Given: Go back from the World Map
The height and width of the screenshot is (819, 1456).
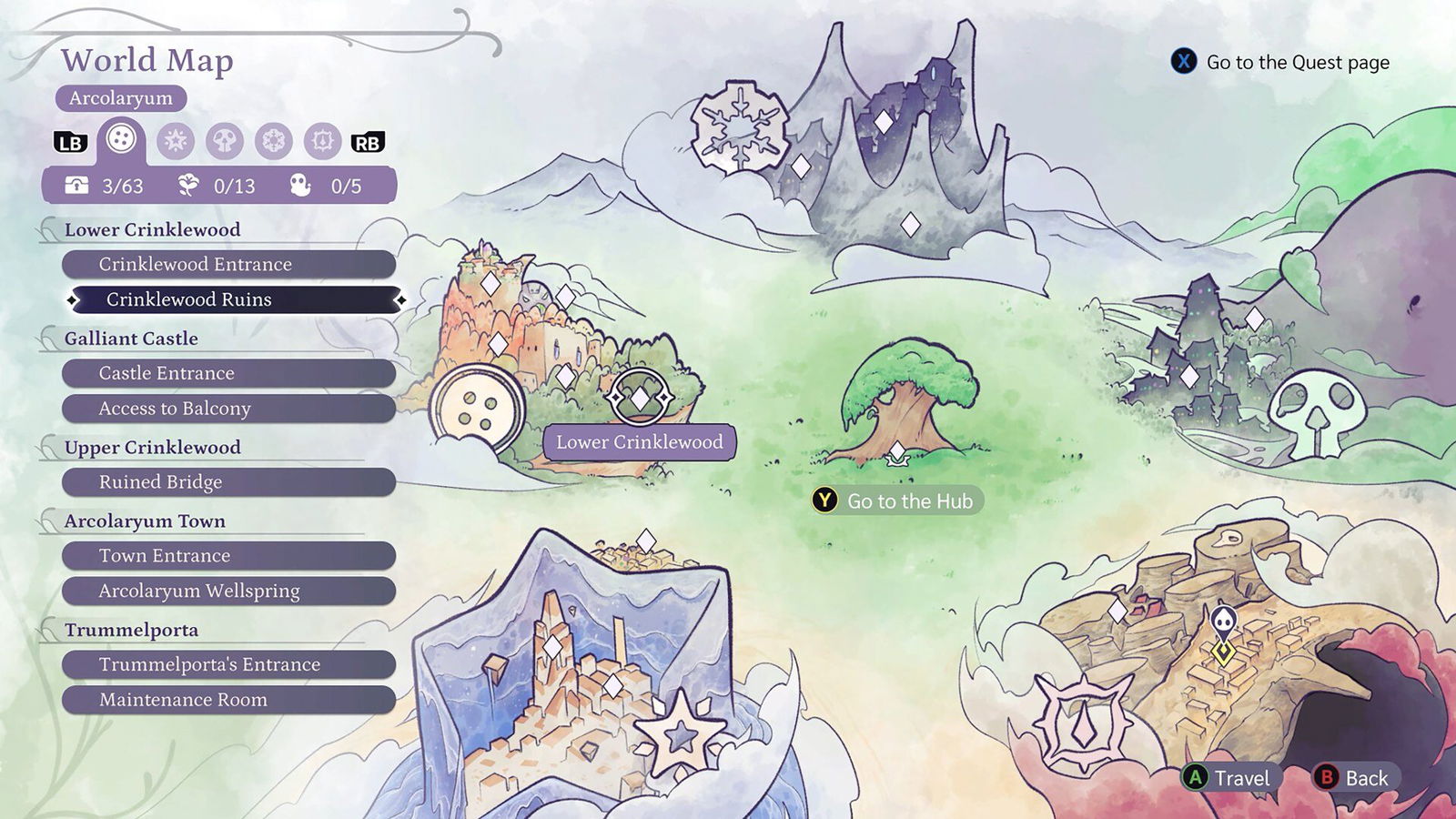Looking at the screenshot, I should click(1354, 778).
